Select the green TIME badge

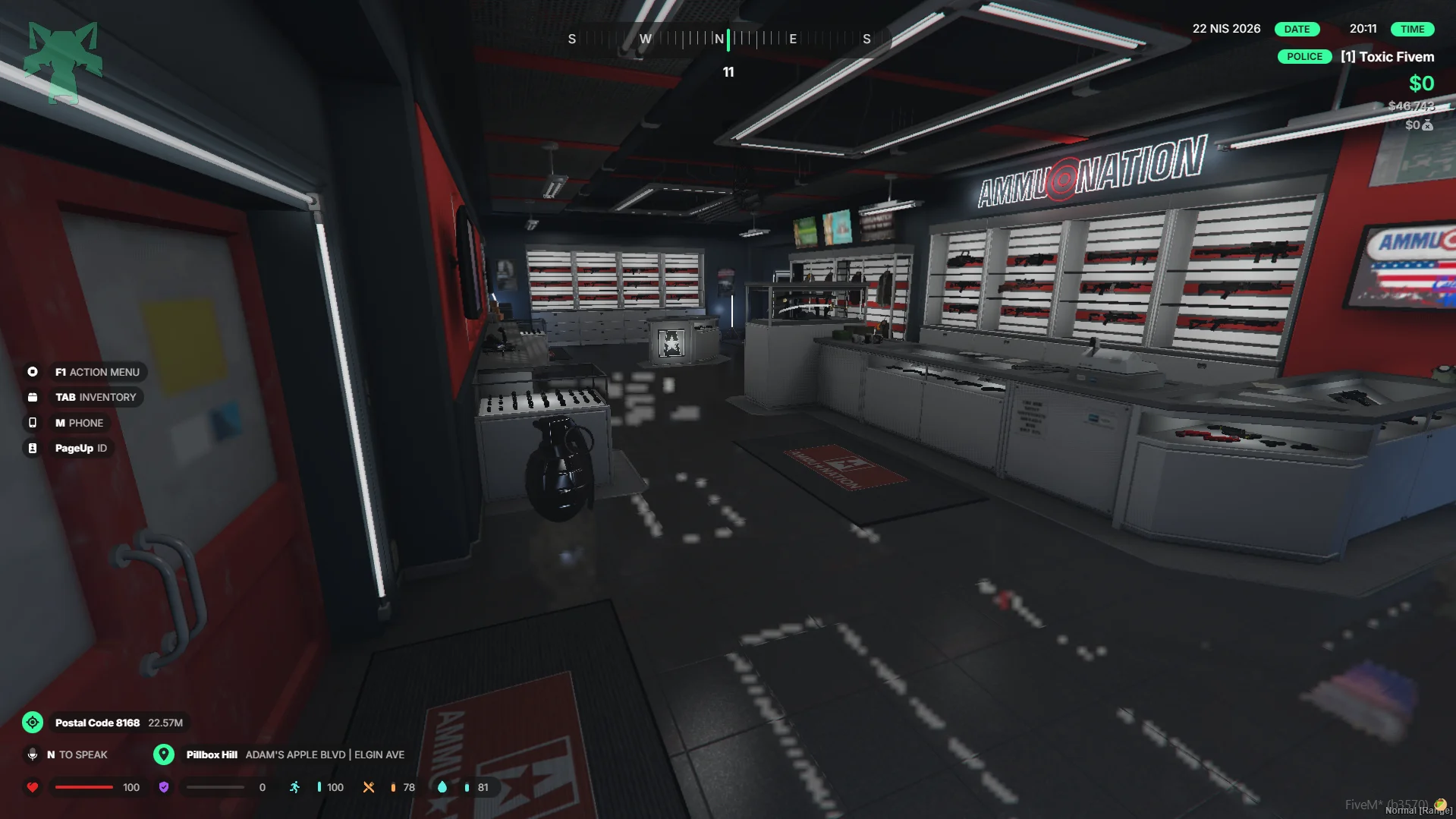(x=1412, y=29)
